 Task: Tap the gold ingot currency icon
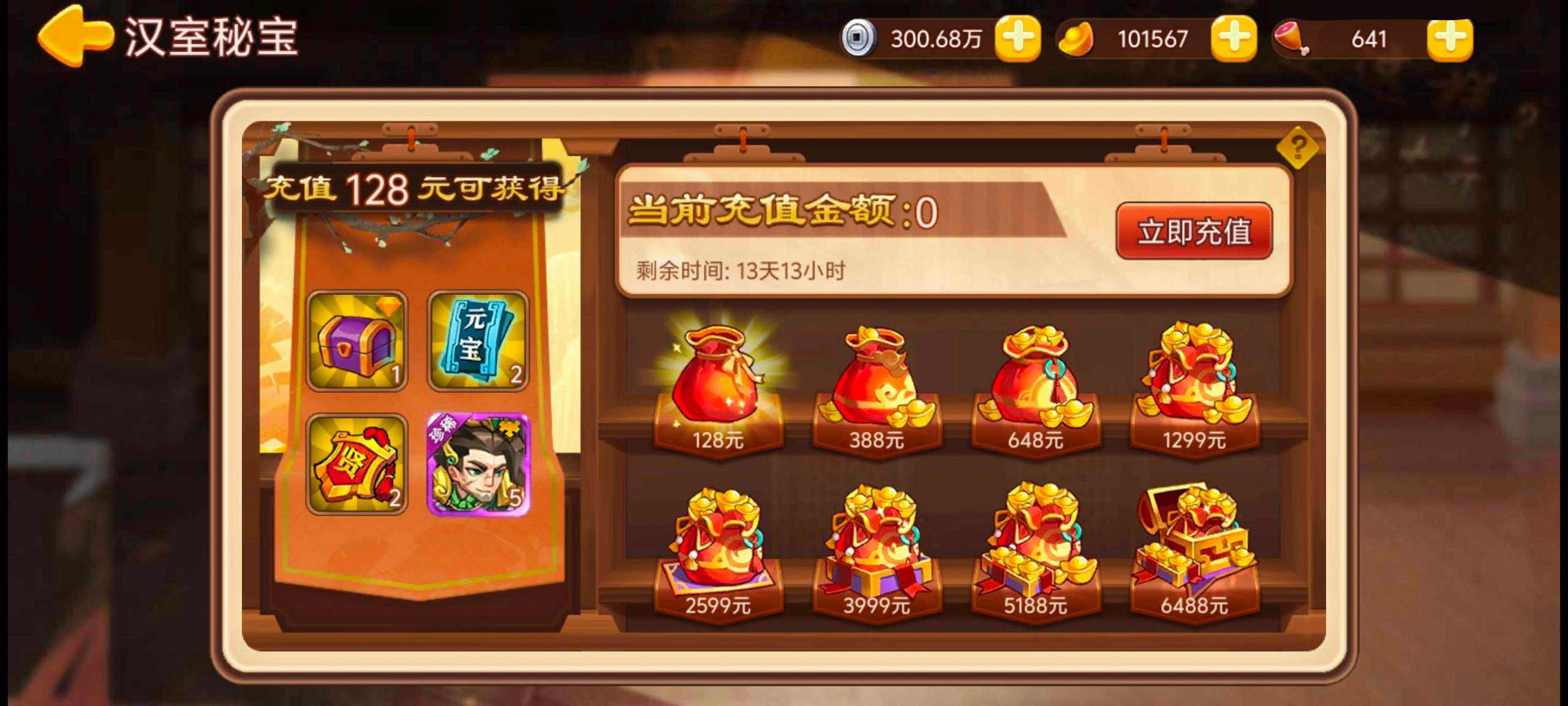(x=1078, y=38)
